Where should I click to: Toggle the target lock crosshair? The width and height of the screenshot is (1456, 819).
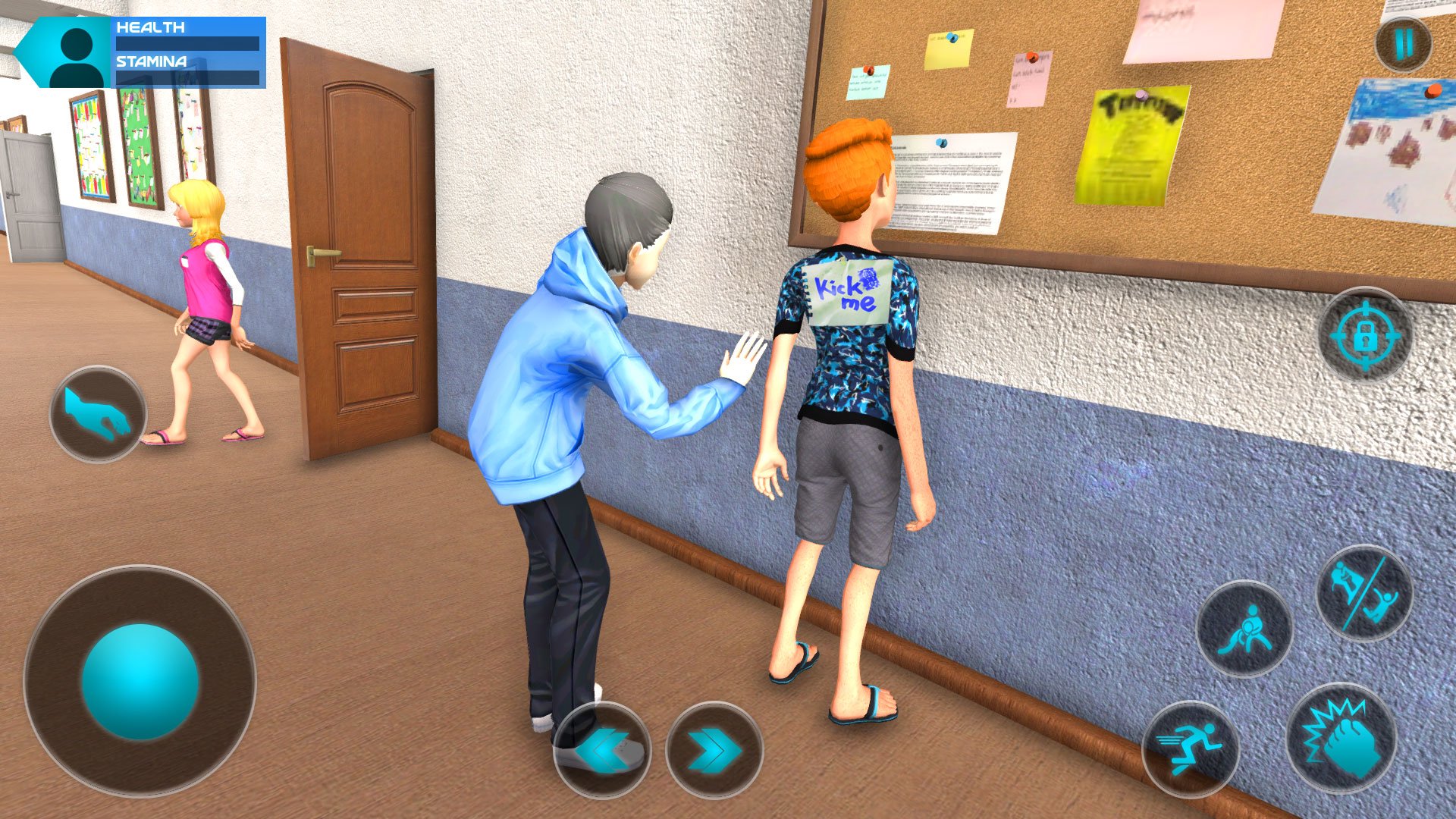coord(1366,334)
